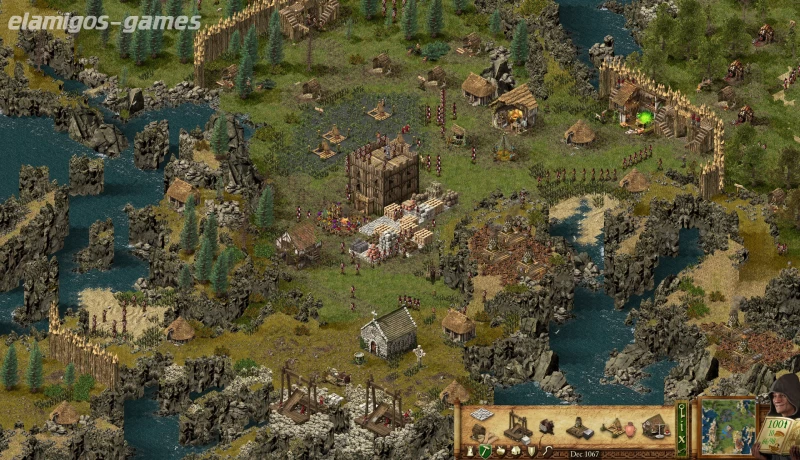Viewport: 800px width, 460px height.
Task: Open the industry buildings hammer tab
Action: (x=485, y=451)
